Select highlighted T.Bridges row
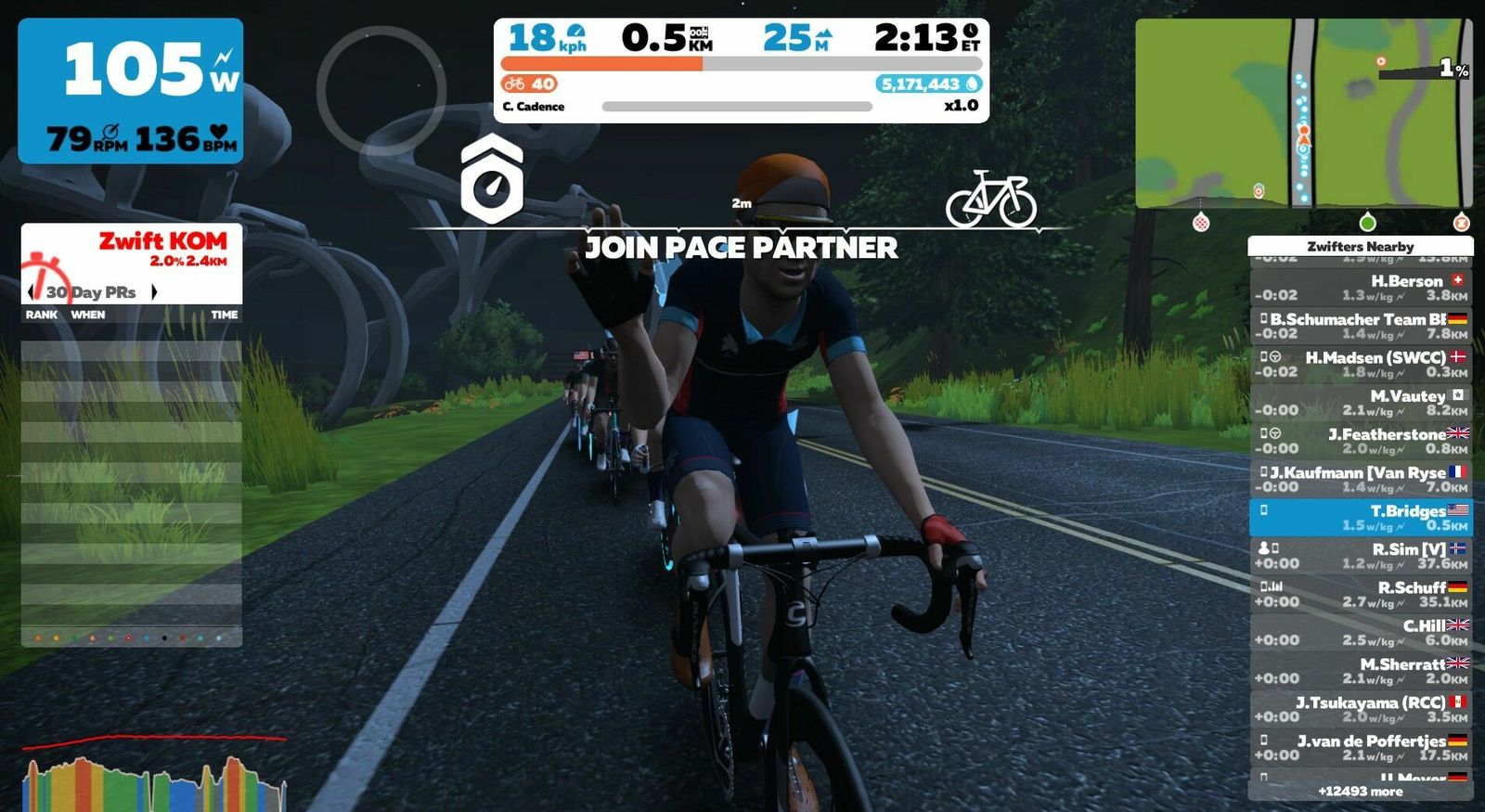This screenshot has width=1485, height=812. (1361, 518)
